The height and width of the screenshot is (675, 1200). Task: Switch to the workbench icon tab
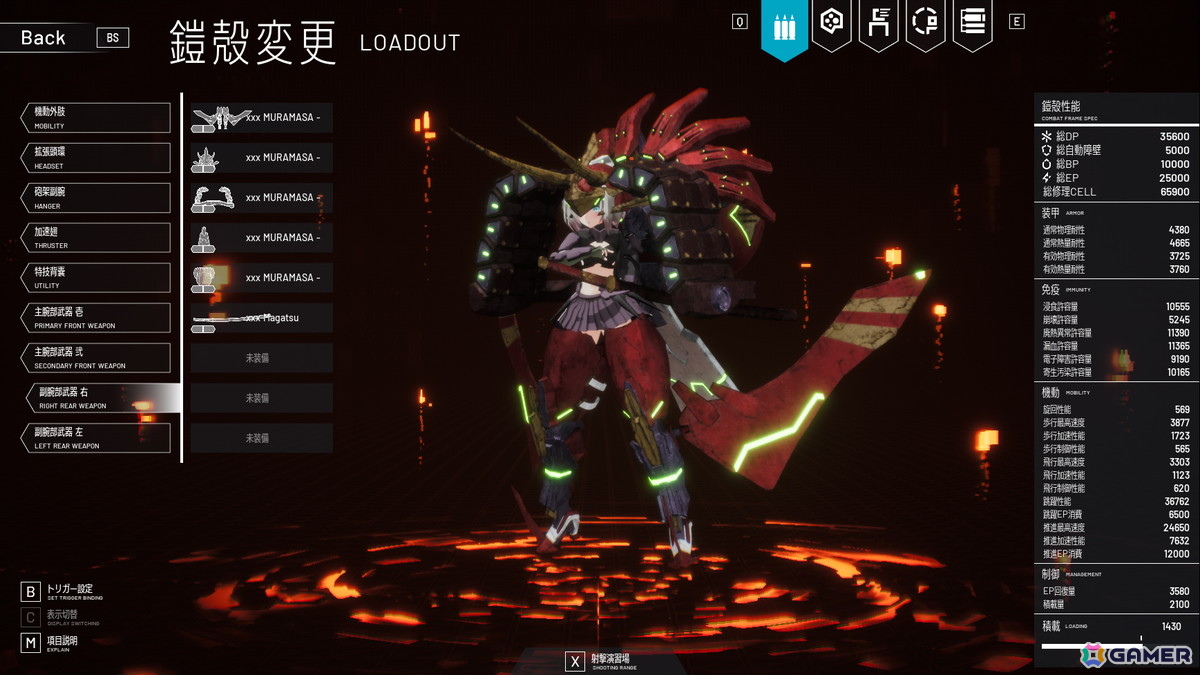[x=879, y=22]
